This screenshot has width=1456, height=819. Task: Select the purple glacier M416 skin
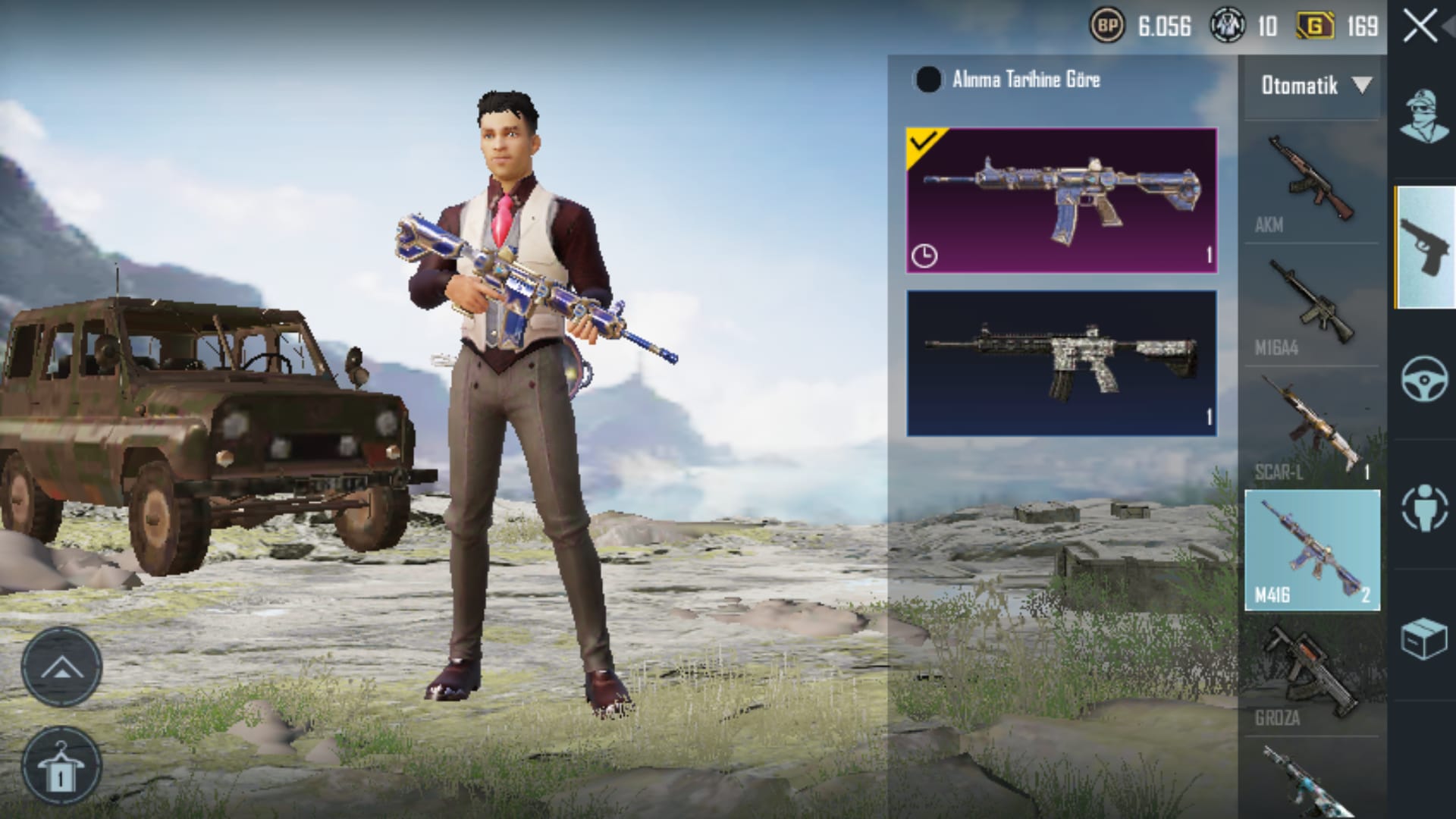tap(1062, 200)
